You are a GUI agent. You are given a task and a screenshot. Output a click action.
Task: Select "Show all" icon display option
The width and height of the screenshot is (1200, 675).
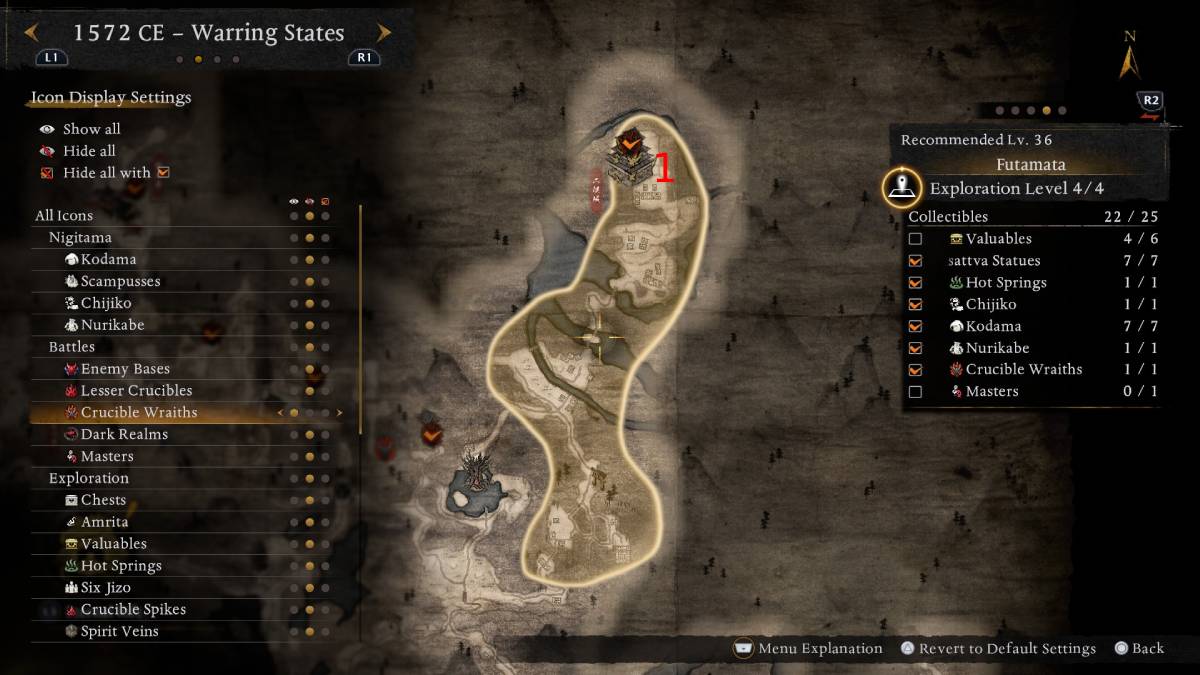point(91,129)
